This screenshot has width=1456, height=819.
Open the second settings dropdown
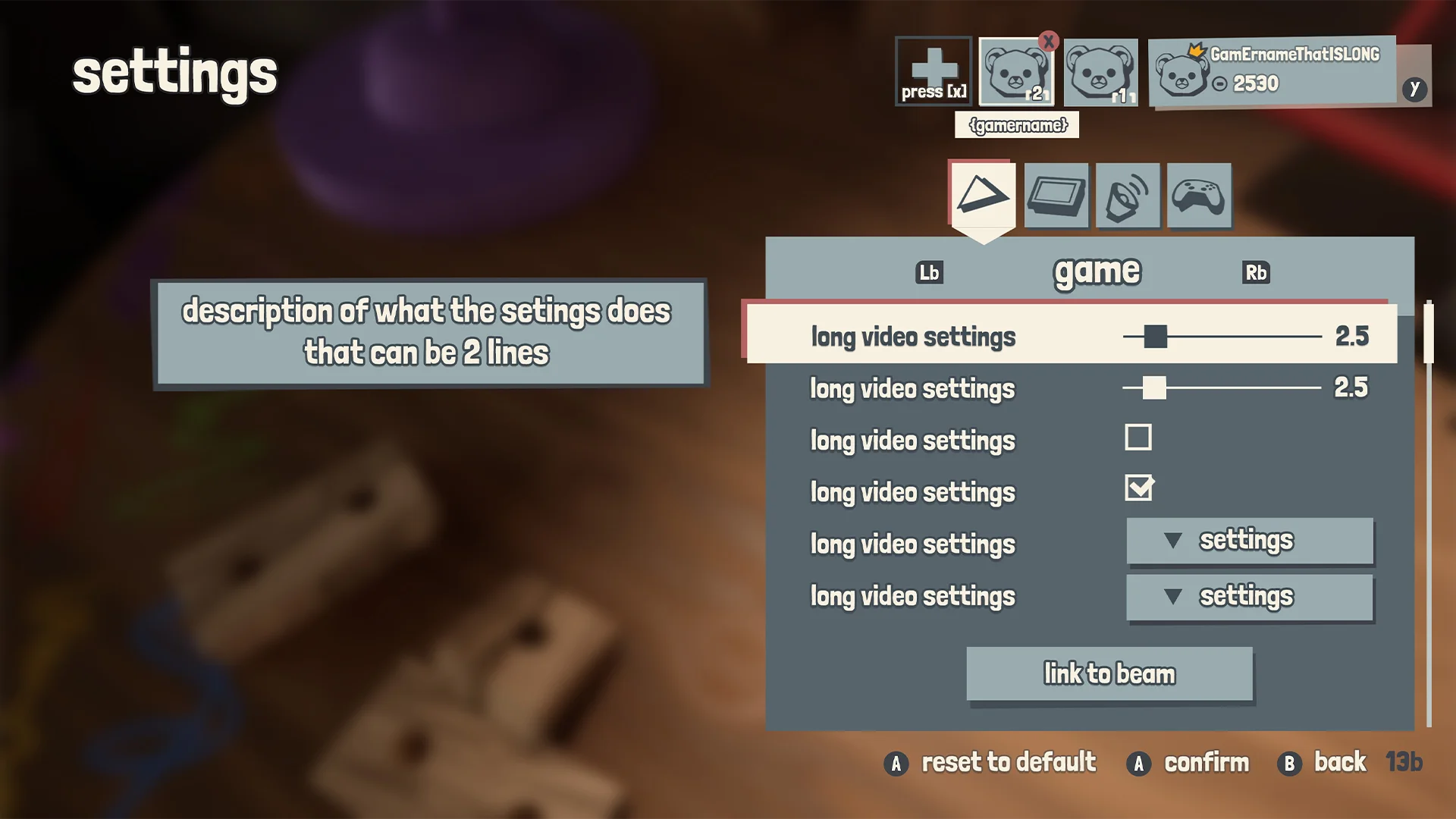tap(1249, 597)
